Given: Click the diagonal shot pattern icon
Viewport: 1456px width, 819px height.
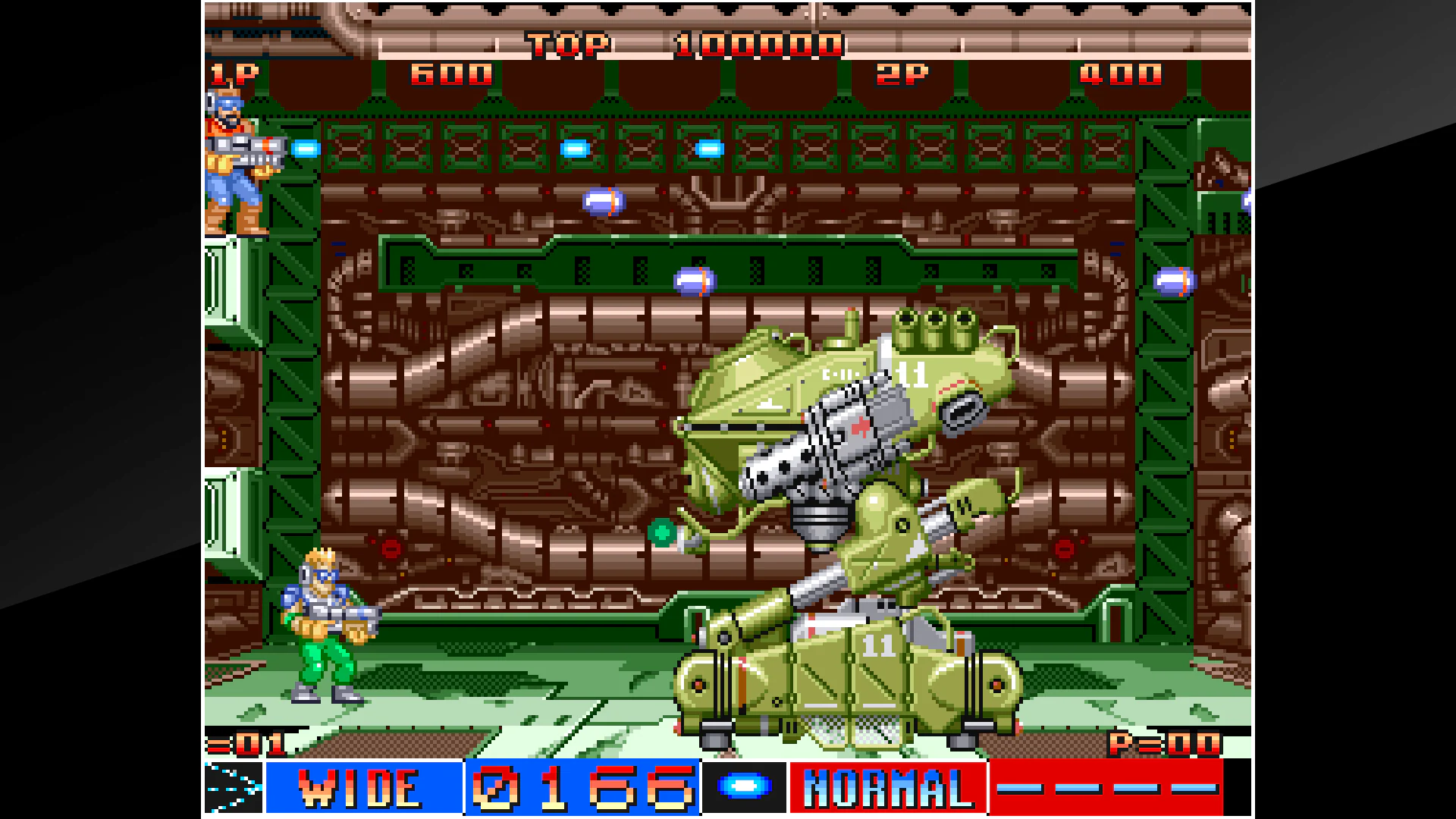Looking at the screenshot, I should click(233, 786).
